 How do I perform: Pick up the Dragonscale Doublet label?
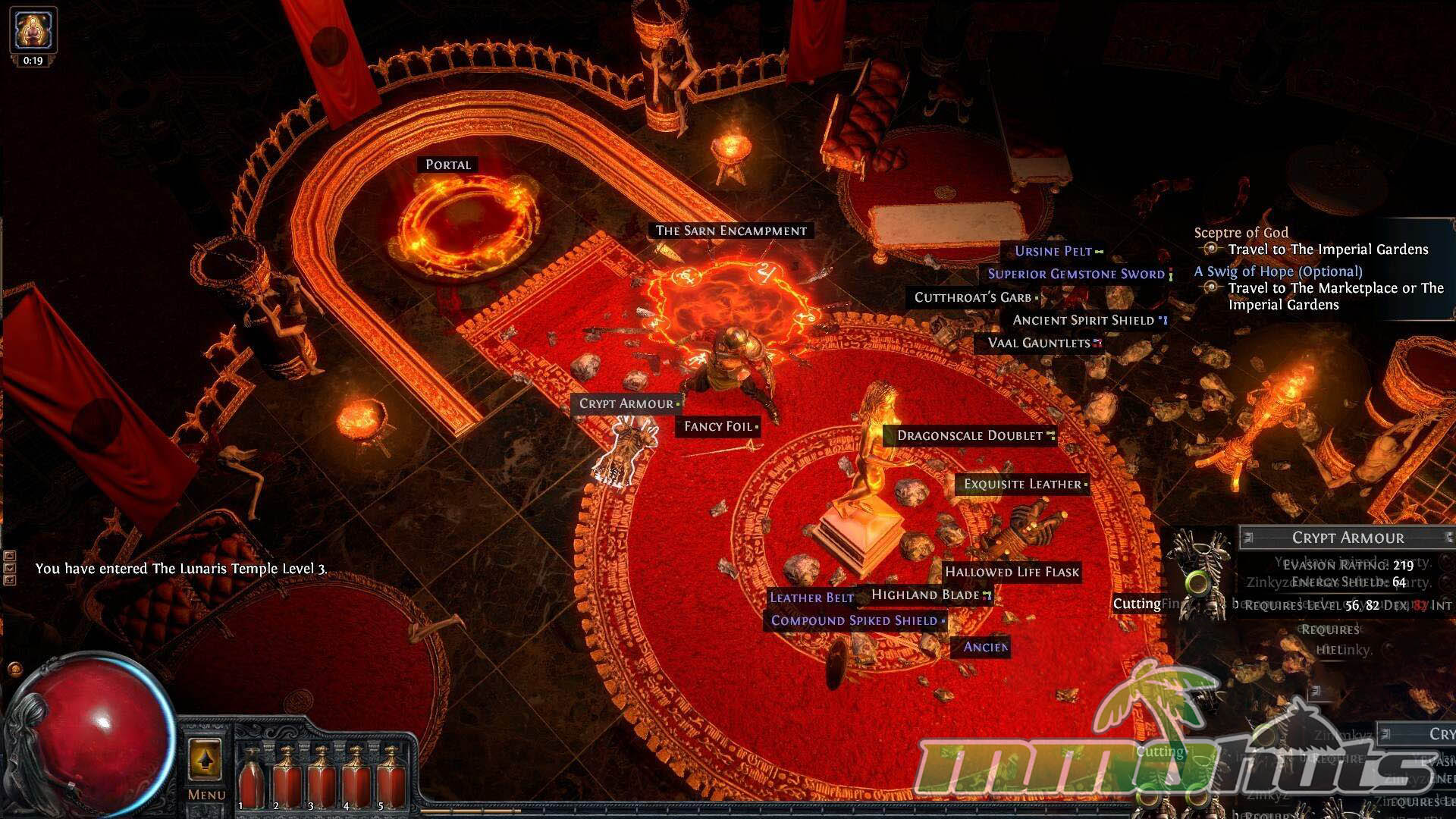tap(970, 435)
